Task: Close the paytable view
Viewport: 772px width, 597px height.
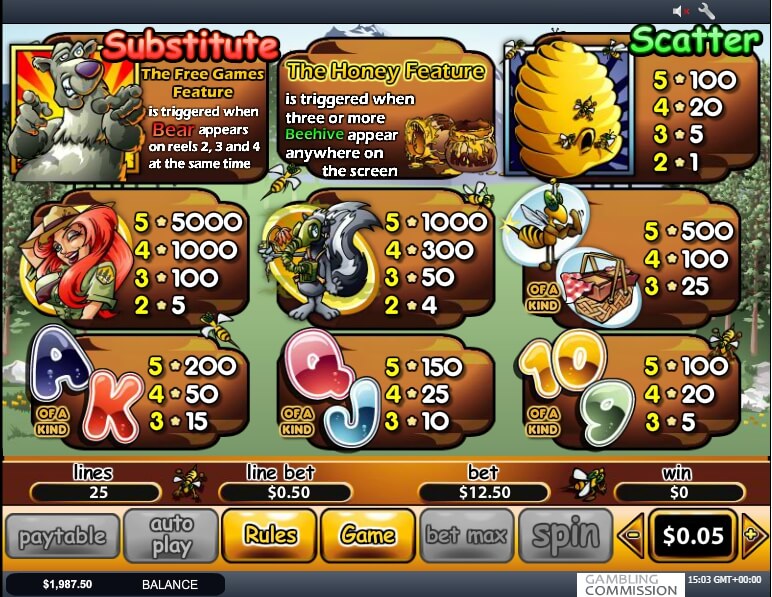Action: tap(62, 536)
